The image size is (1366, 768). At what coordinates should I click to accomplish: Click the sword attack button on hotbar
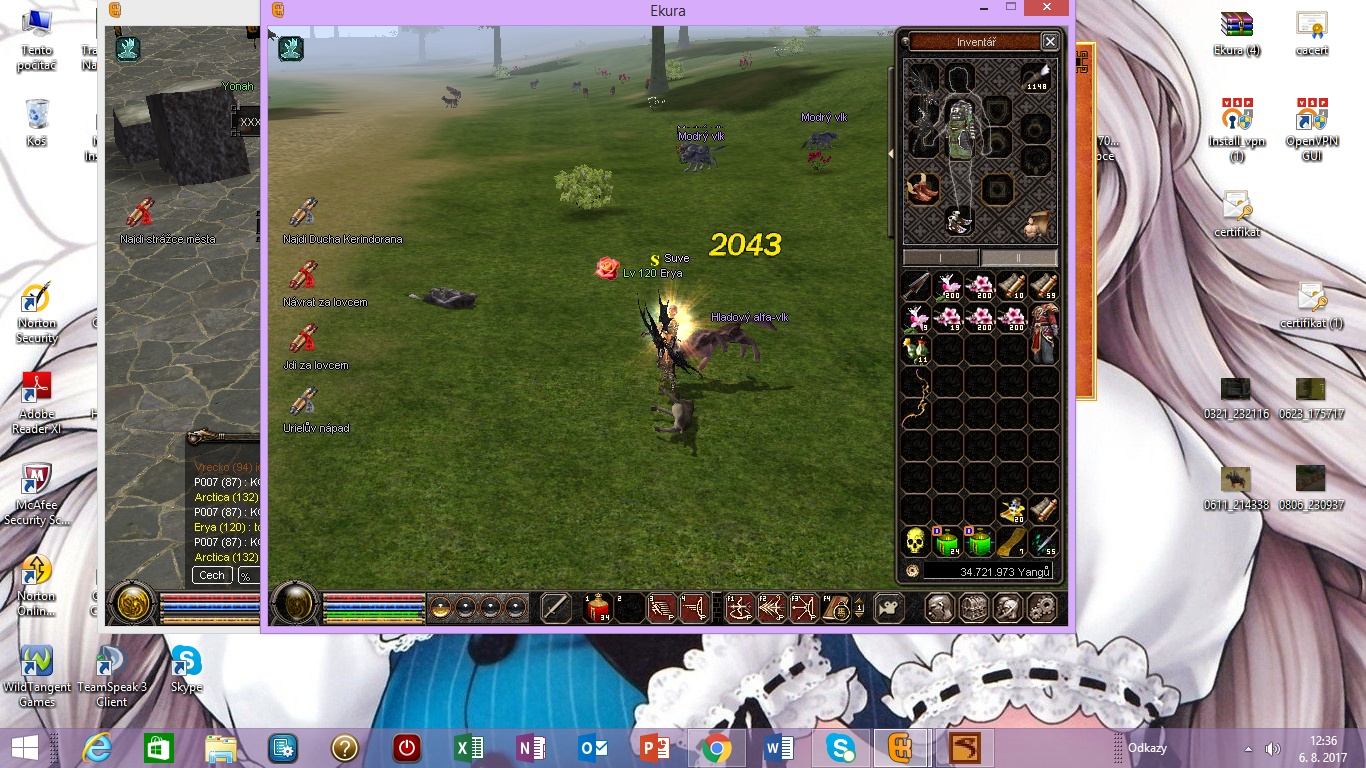[556, 608]
